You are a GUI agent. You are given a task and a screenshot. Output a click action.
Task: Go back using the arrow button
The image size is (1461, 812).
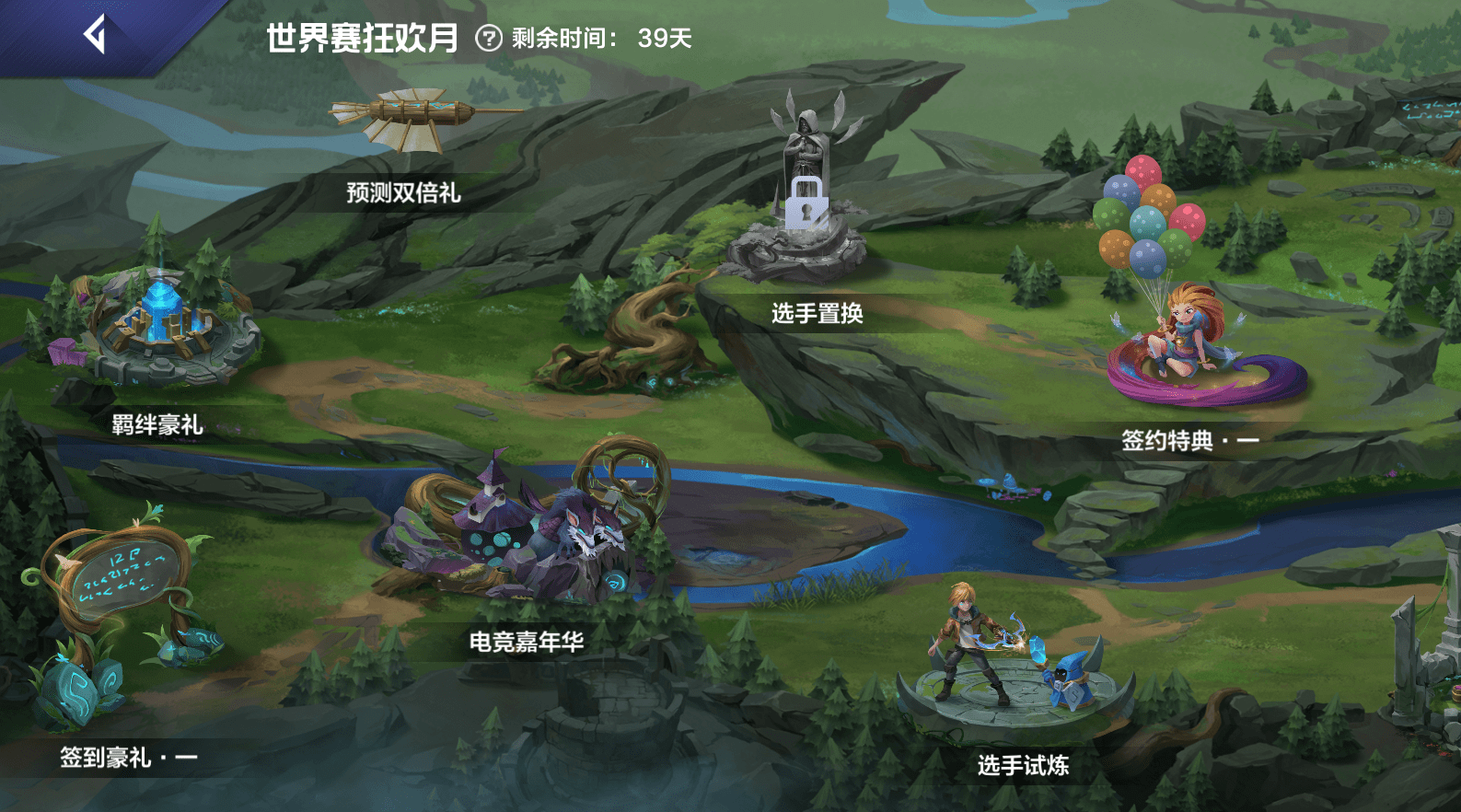tap(95, 37)
